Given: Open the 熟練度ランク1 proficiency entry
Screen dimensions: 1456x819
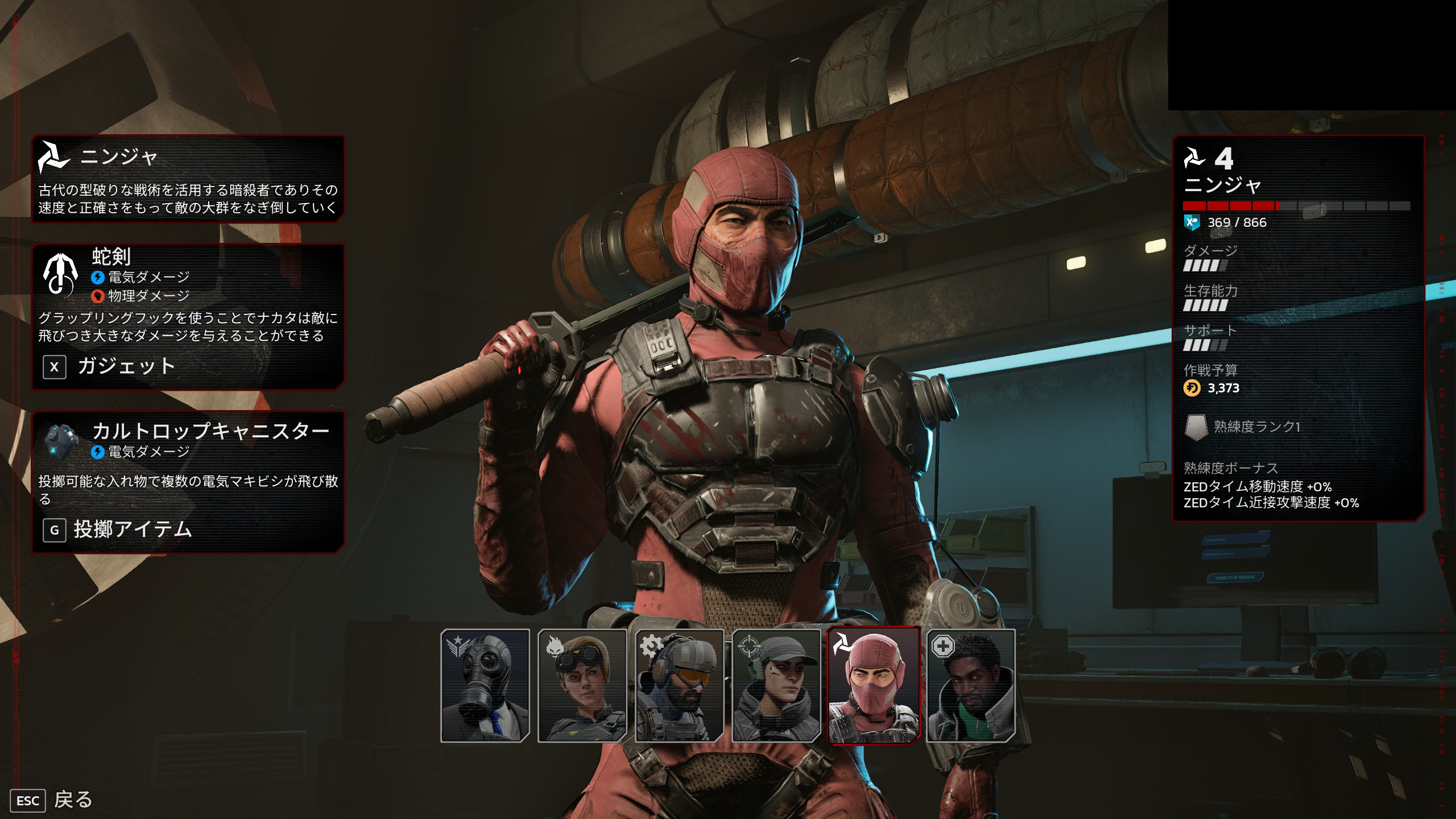Looking at the screenshot, I should [1256, 427].
